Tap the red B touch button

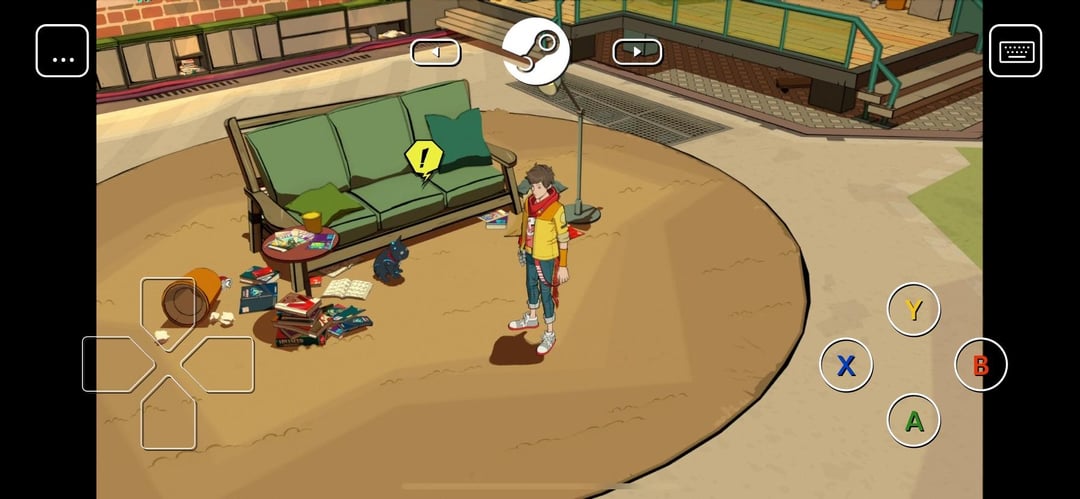coord(980,365)
